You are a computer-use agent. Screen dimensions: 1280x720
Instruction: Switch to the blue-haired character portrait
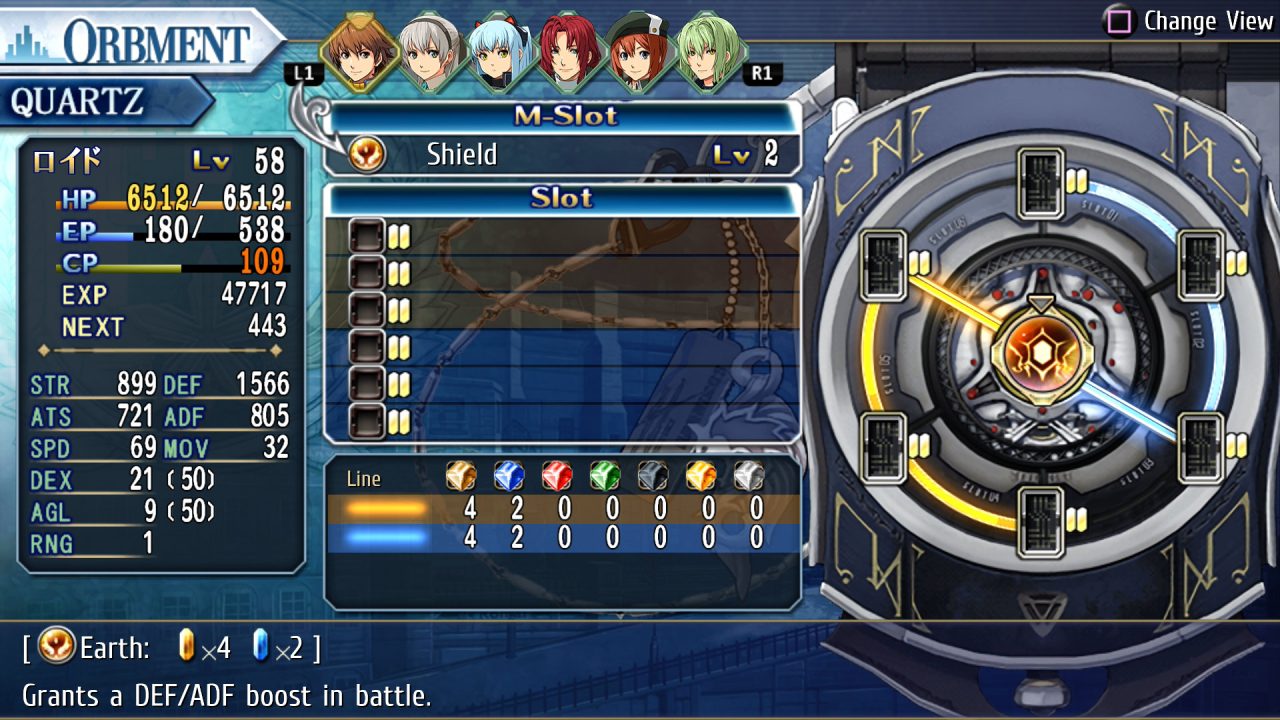tap(499, 51)
